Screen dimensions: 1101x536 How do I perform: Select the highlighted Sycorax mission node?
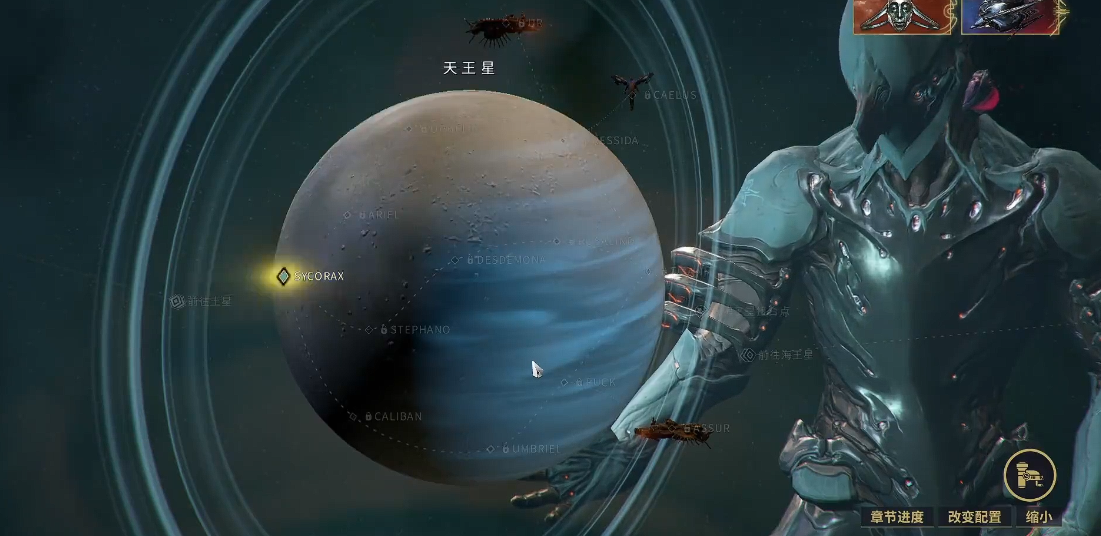[284, 276]
